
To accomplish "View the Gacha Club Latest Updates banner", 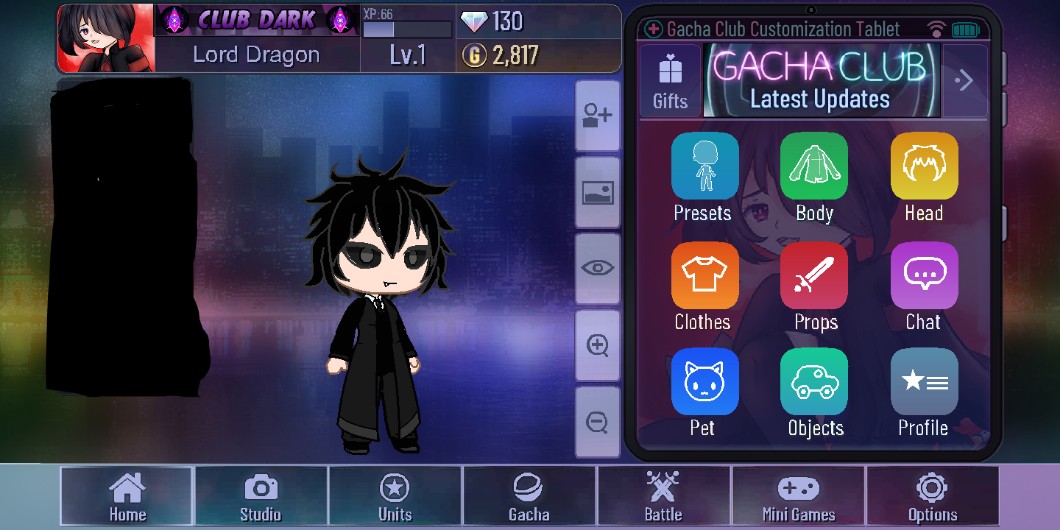I will click(x=820, y=80).
